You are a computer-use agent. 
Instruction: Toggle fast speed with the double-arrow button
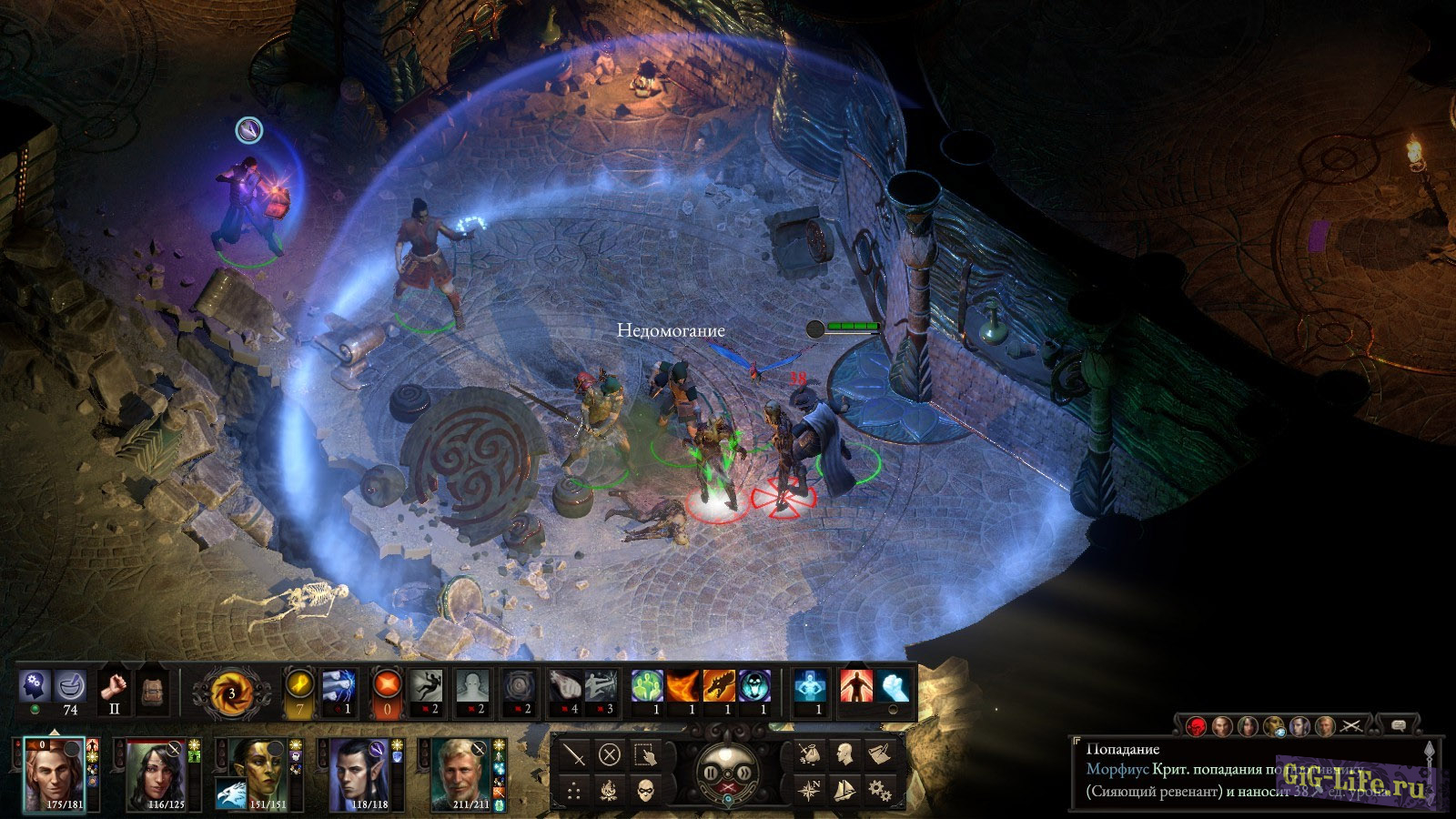[744, 773]
